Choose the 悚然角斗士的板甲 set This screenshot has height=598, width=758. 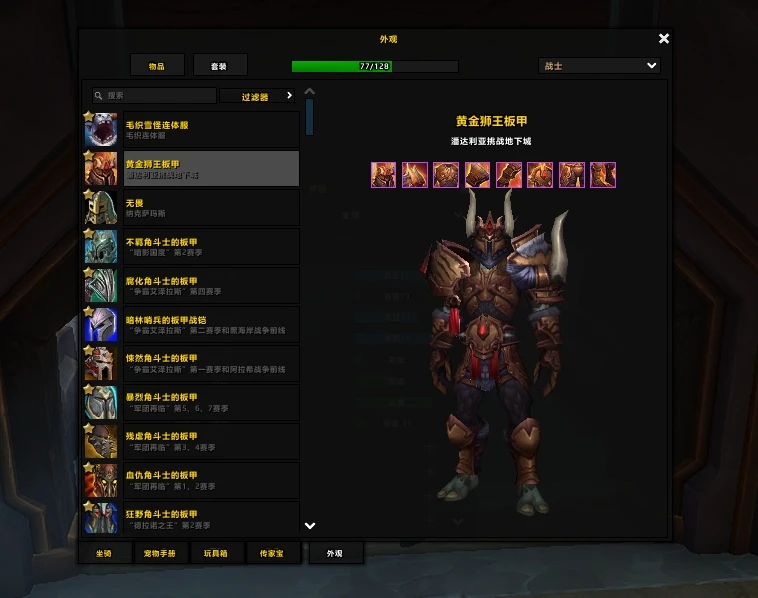(192, 364)
